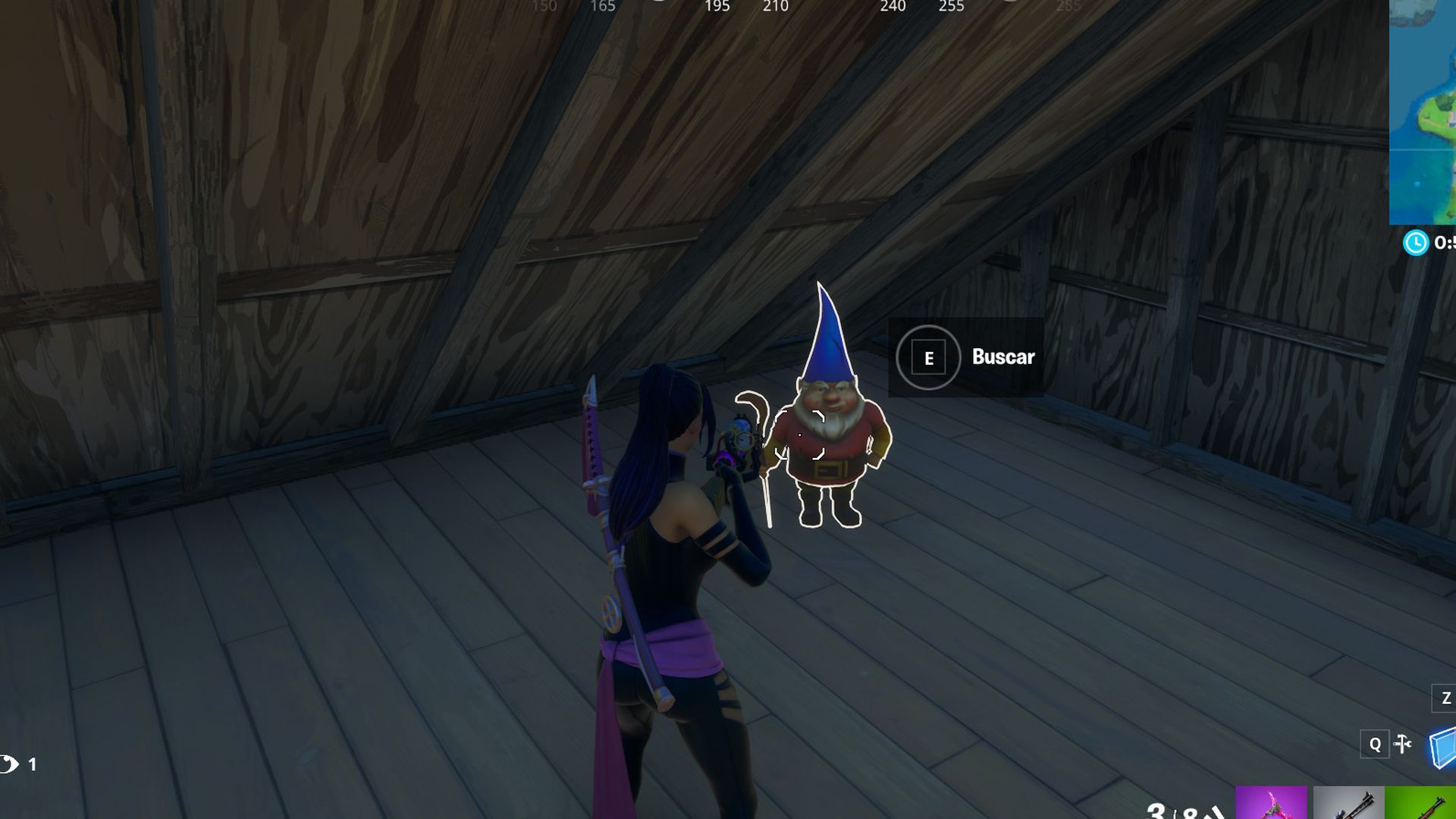Click the Buscar prompt label

point(1003,358)
